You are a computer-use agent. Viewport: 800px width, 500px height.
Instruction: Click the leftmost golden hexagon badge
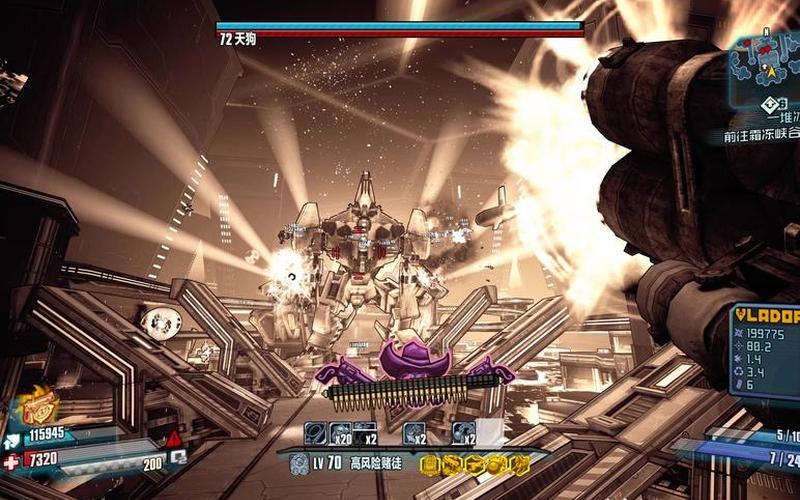pos(427,464)
